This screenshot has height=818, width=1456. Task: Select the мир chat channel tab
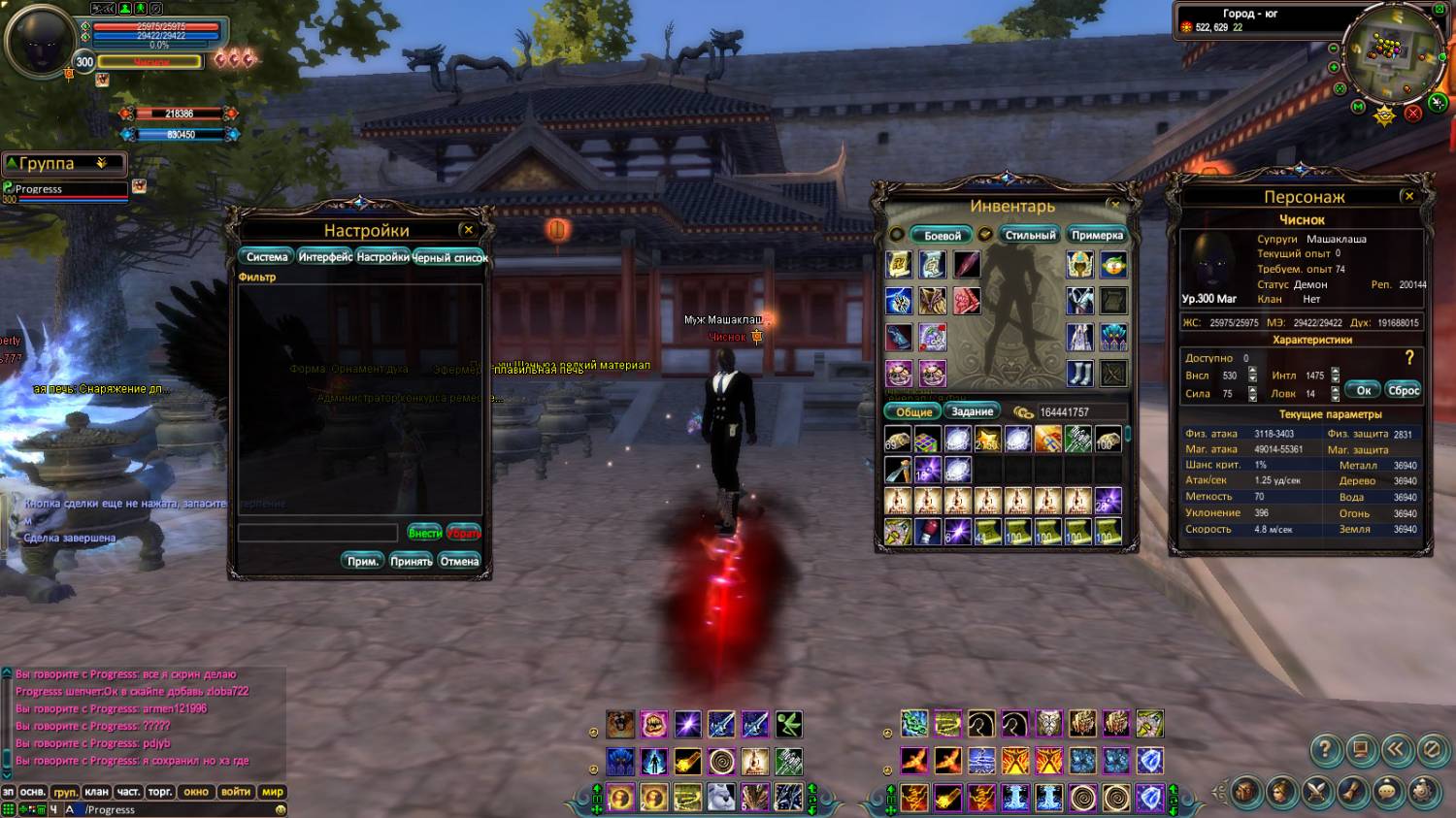tap(273, 792)
